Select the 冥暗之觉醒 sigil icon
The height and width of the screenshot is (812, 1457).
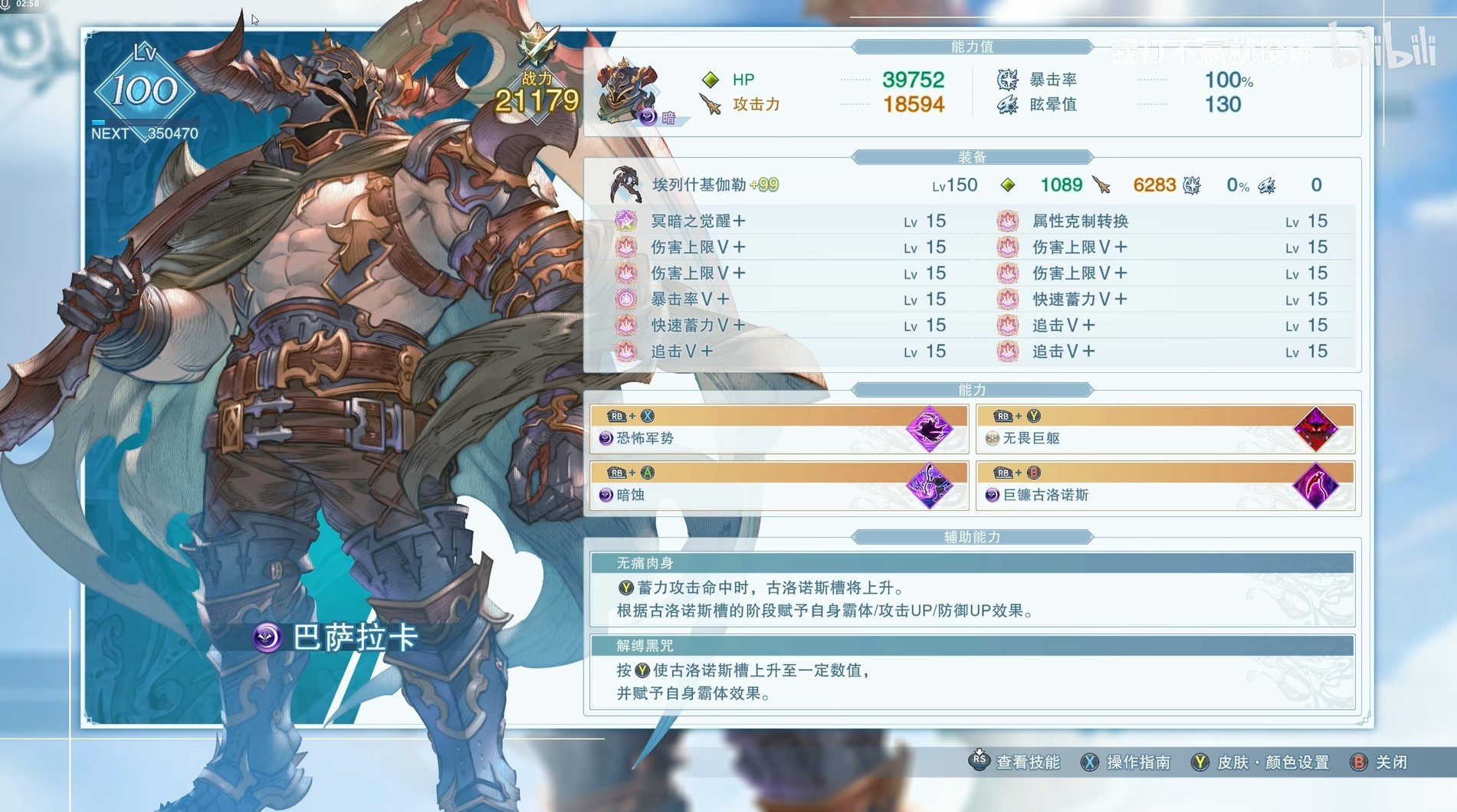(627, 221)
